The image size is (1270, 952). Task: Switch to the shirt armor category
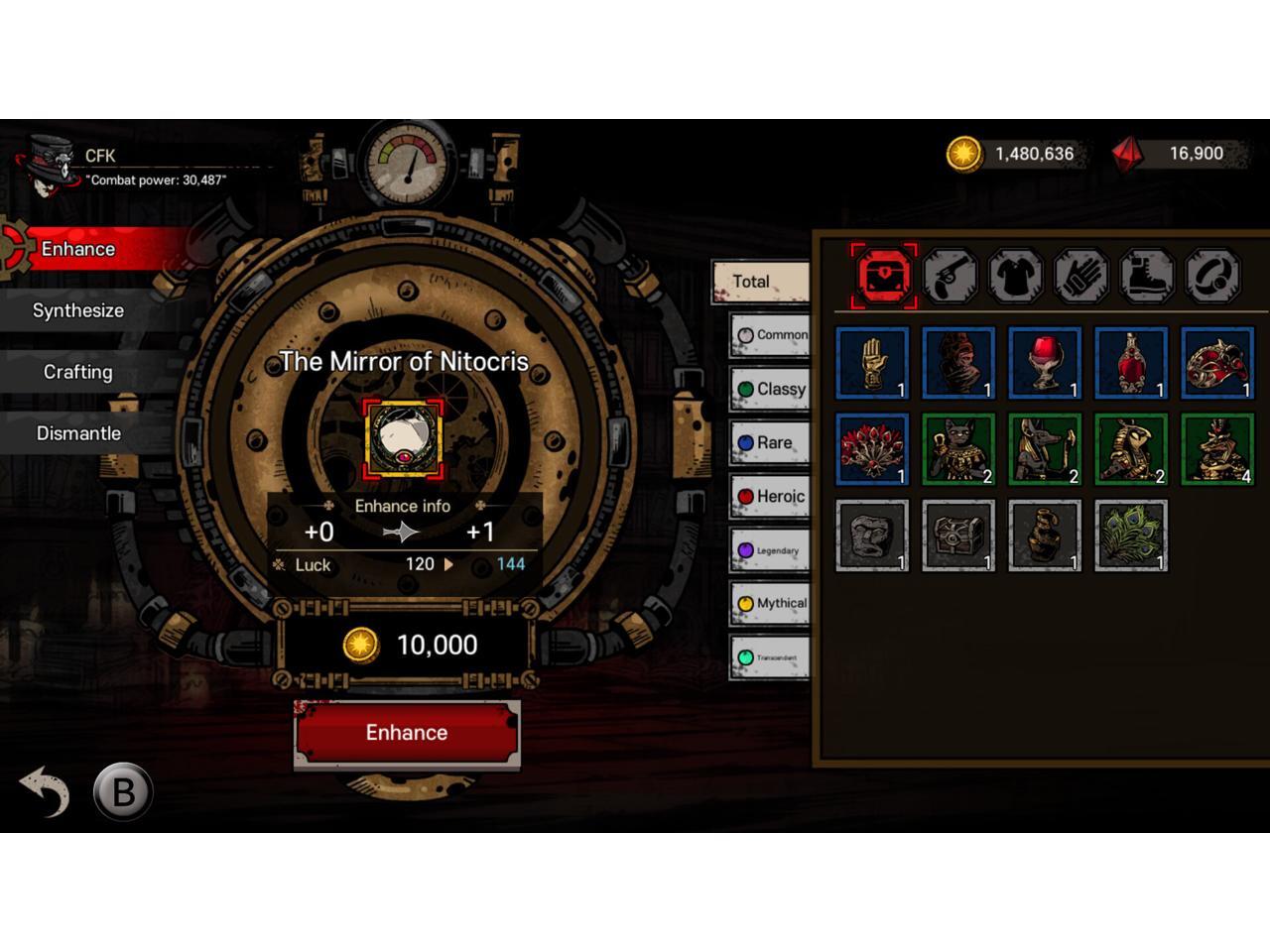tap(1015, 276)
